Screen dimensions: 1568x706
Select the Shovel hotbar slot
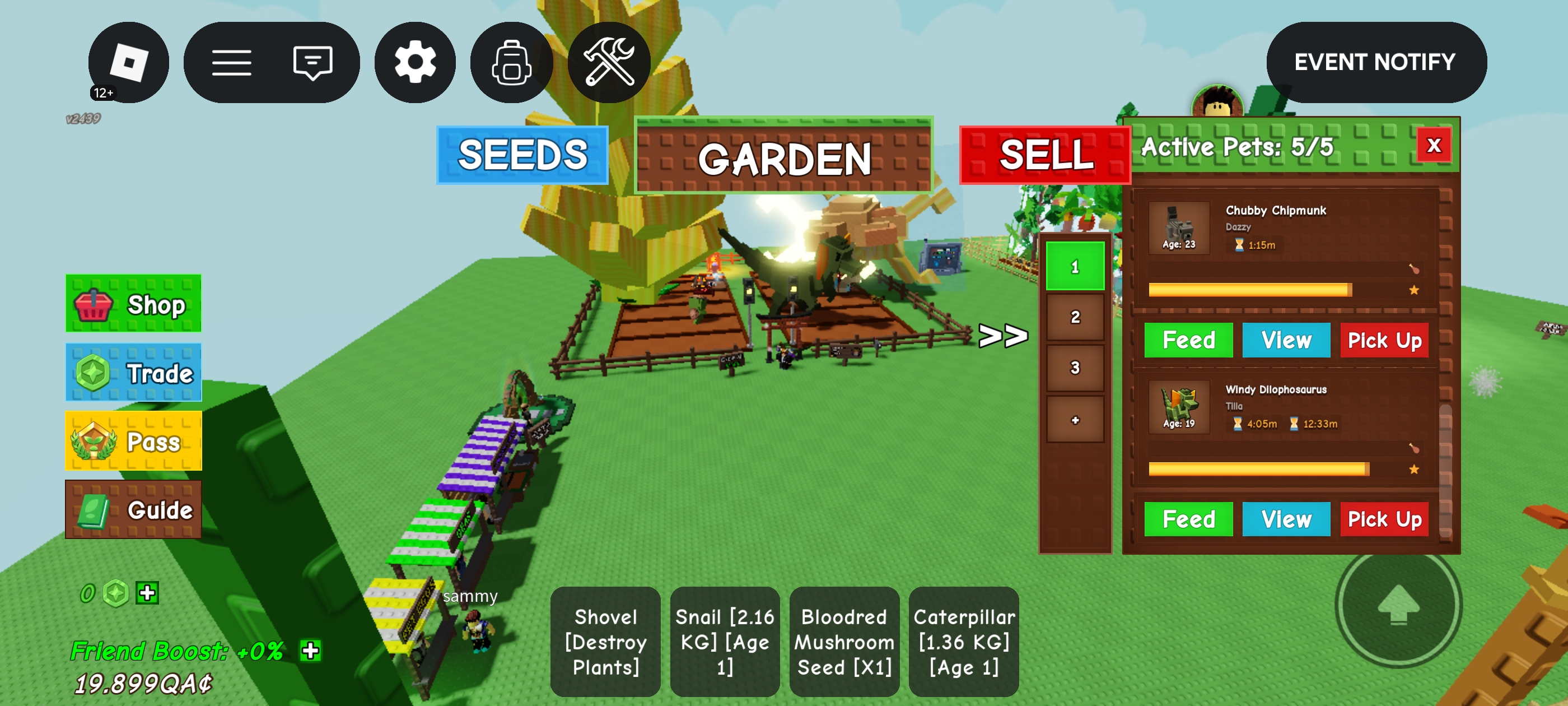click(x=605, y=642)
